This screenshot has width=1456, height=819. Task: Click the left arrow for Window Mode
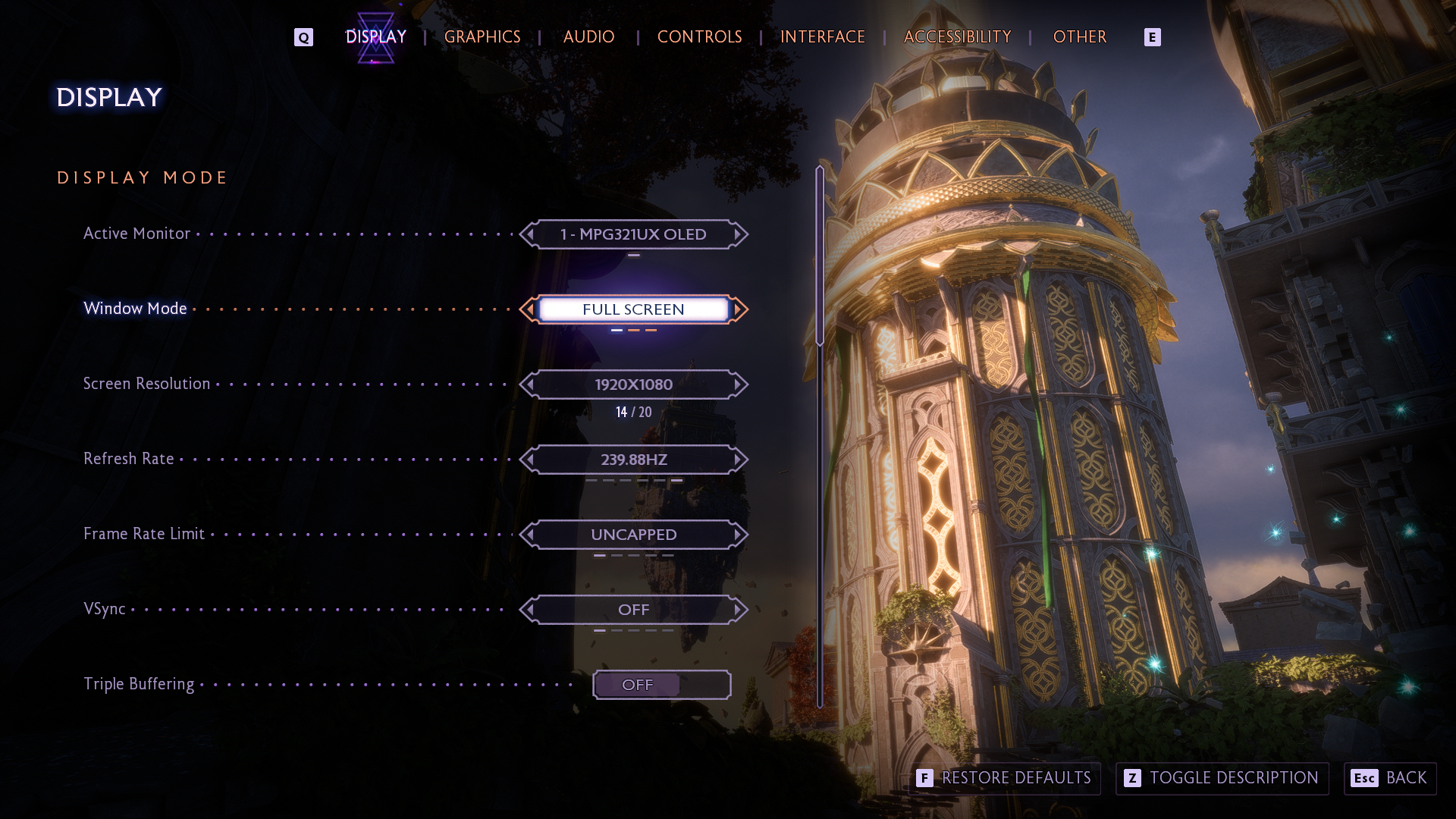[x=529, y=309]
